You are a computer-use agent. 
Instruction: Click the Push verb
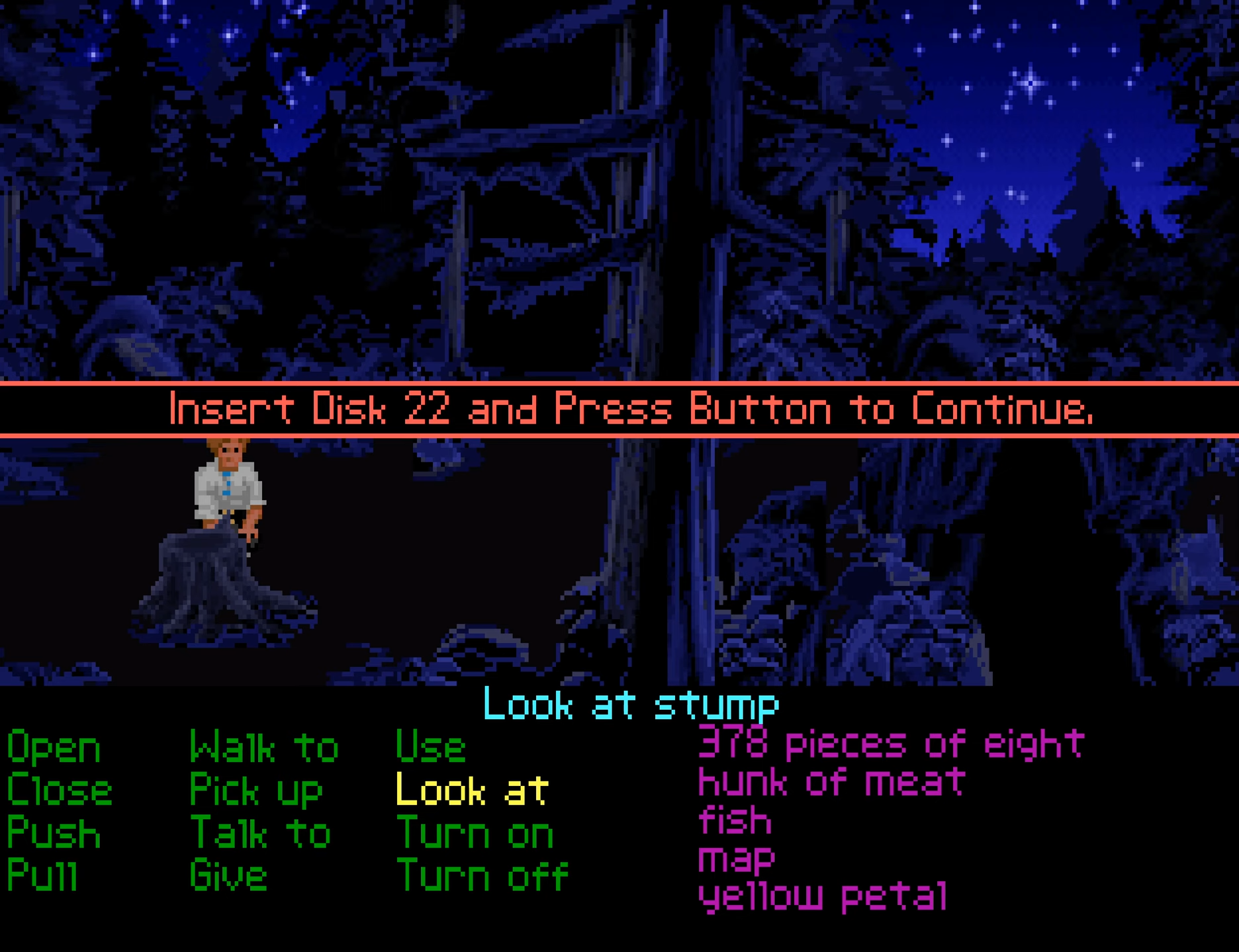(x=54, y=834)
